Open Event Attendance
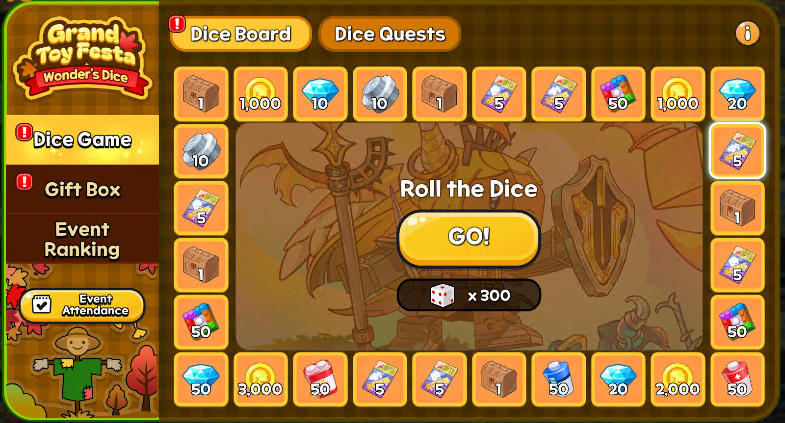785x423 pixels. (82, 305)
